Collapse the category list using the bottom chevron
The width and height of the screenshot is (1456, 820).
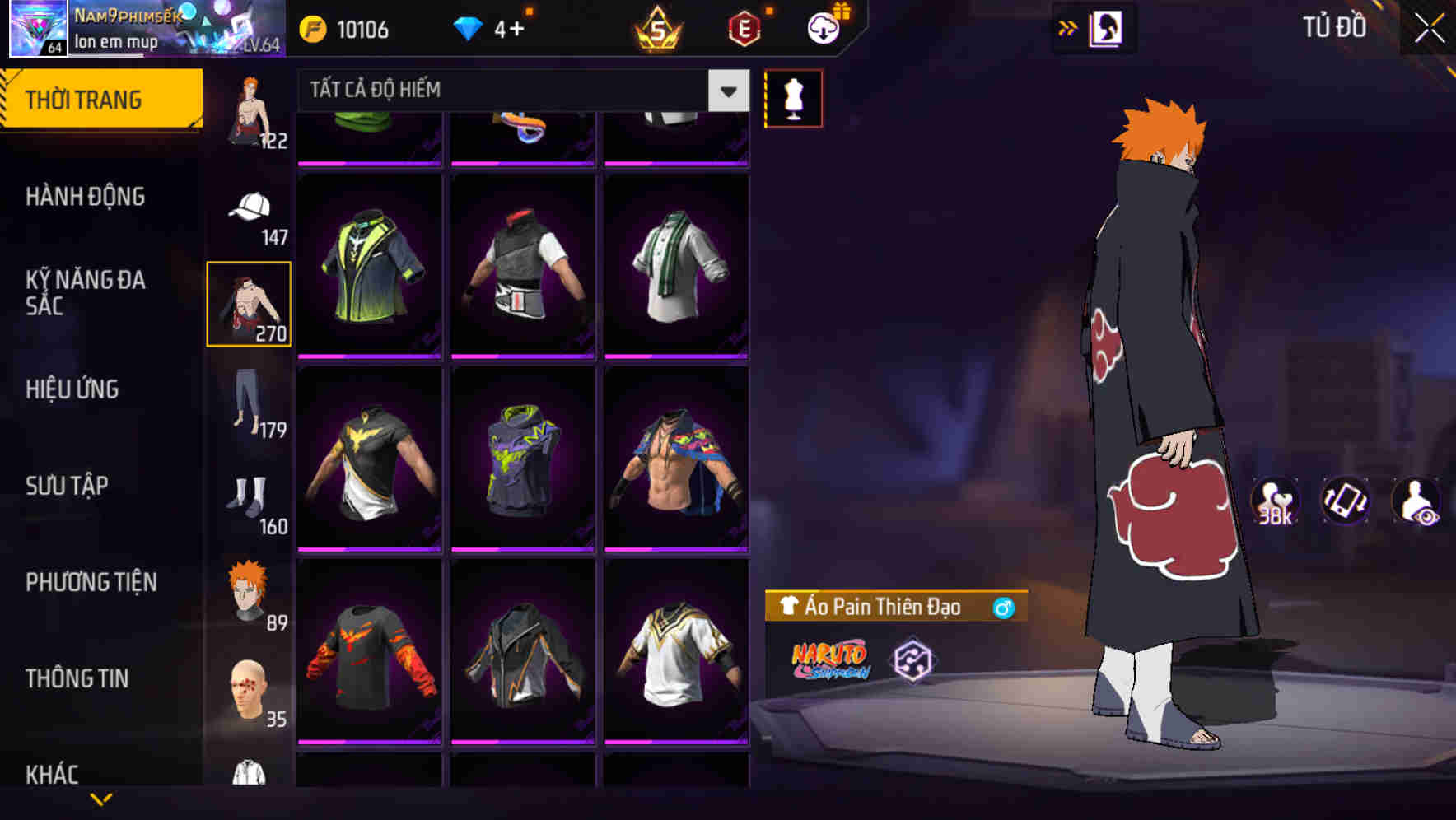pyautogui.click(x=100, y=800)
